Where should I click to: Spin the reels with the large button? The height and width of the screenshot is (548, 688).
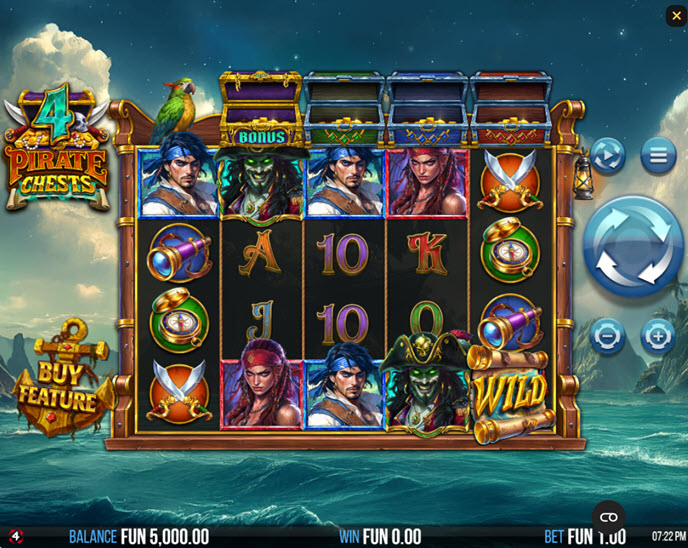(x=633, y=246)
